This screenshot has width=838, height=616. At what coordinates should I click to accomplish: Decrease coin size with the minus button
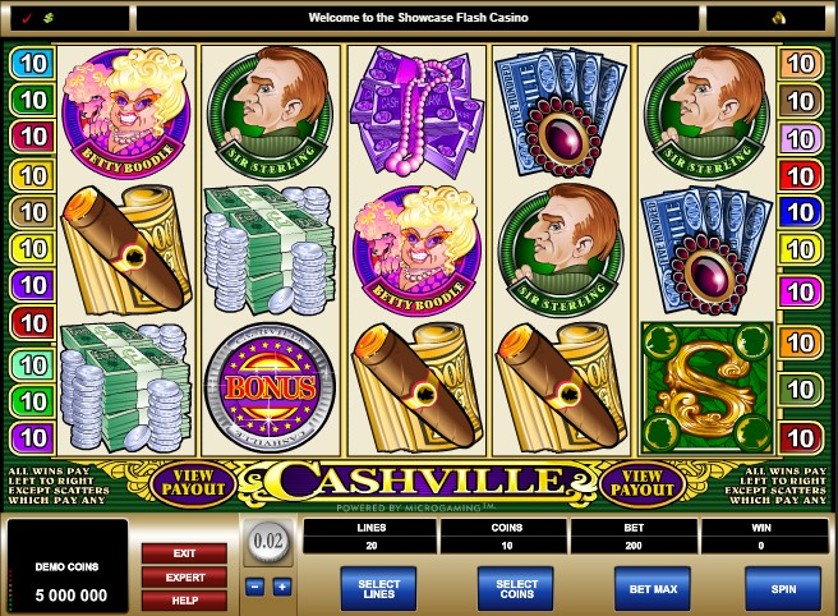point(255,587)
